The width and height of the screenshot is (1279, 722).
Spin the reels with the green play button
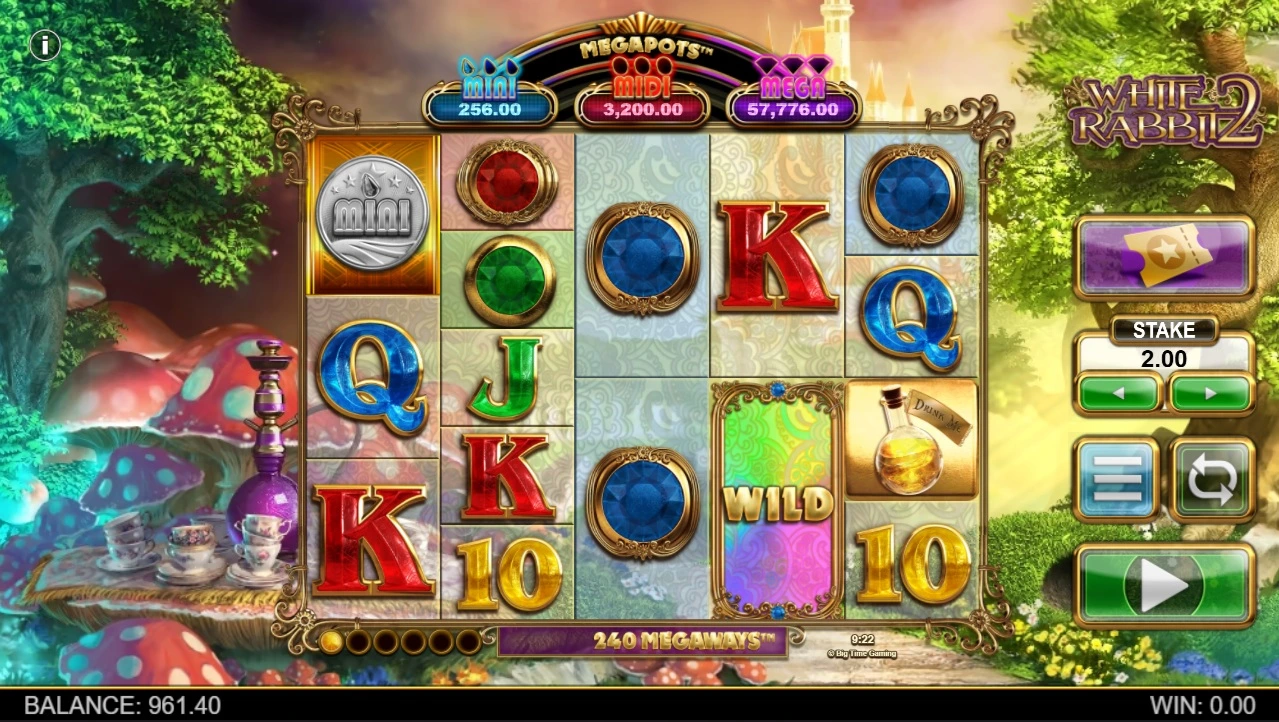point(1164,585)
